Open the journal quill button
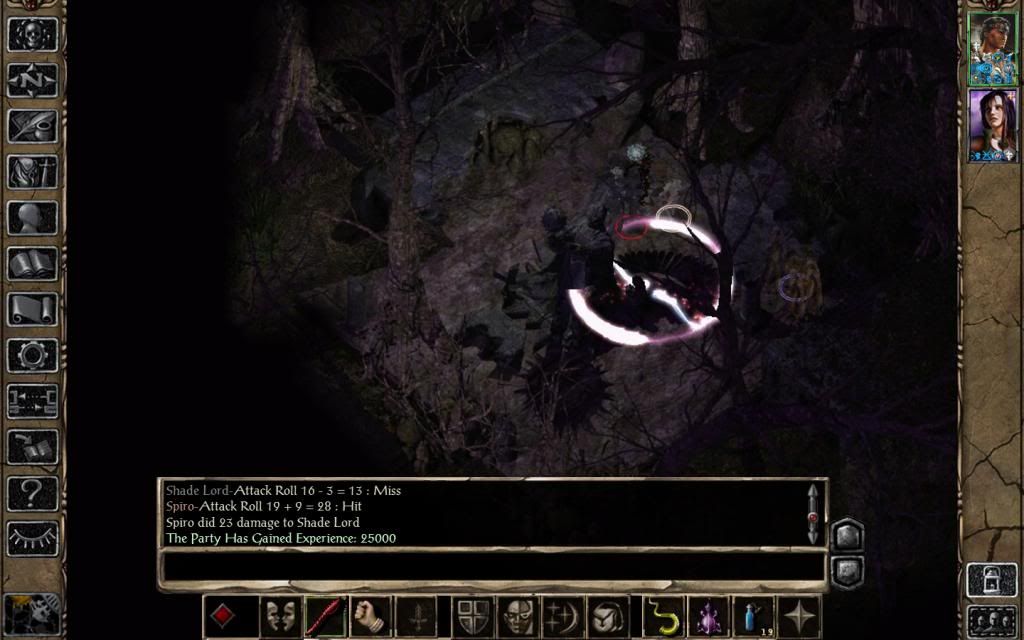This screenshot has height=640, width=1024. [32, 125]
